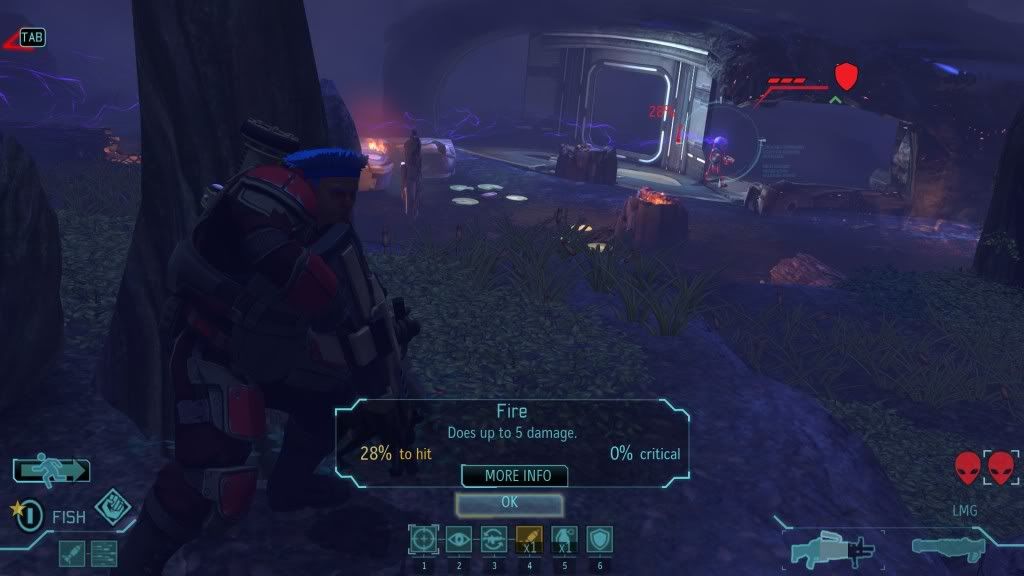Viewport: 1024px width, 576px height.
Task: Target the first red alien head
Action: (967, 467)
